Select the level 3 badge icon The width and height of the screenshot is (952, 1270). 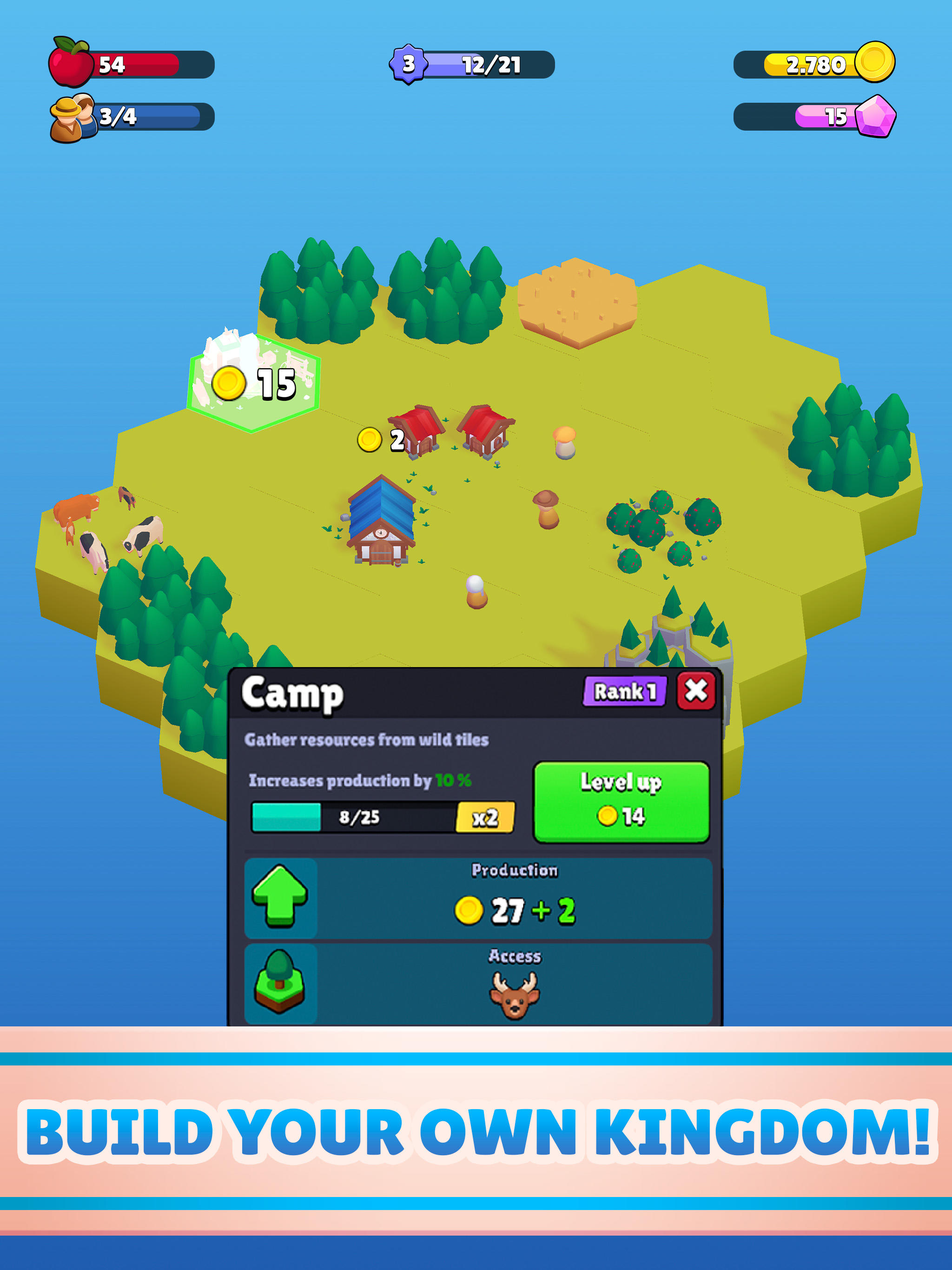point(410,63)
